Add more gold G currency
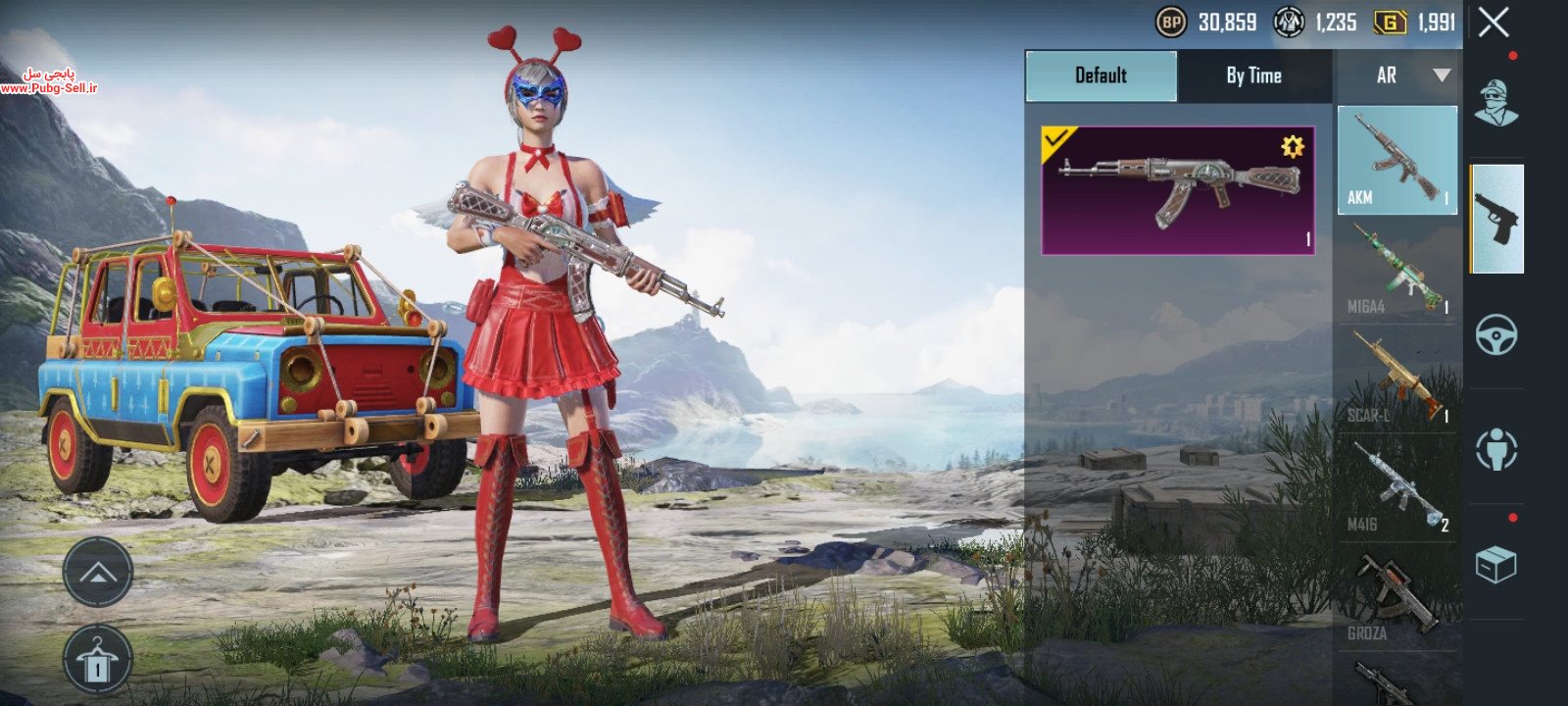This screenshot has width=1568, height=706. coord(1390,22)
